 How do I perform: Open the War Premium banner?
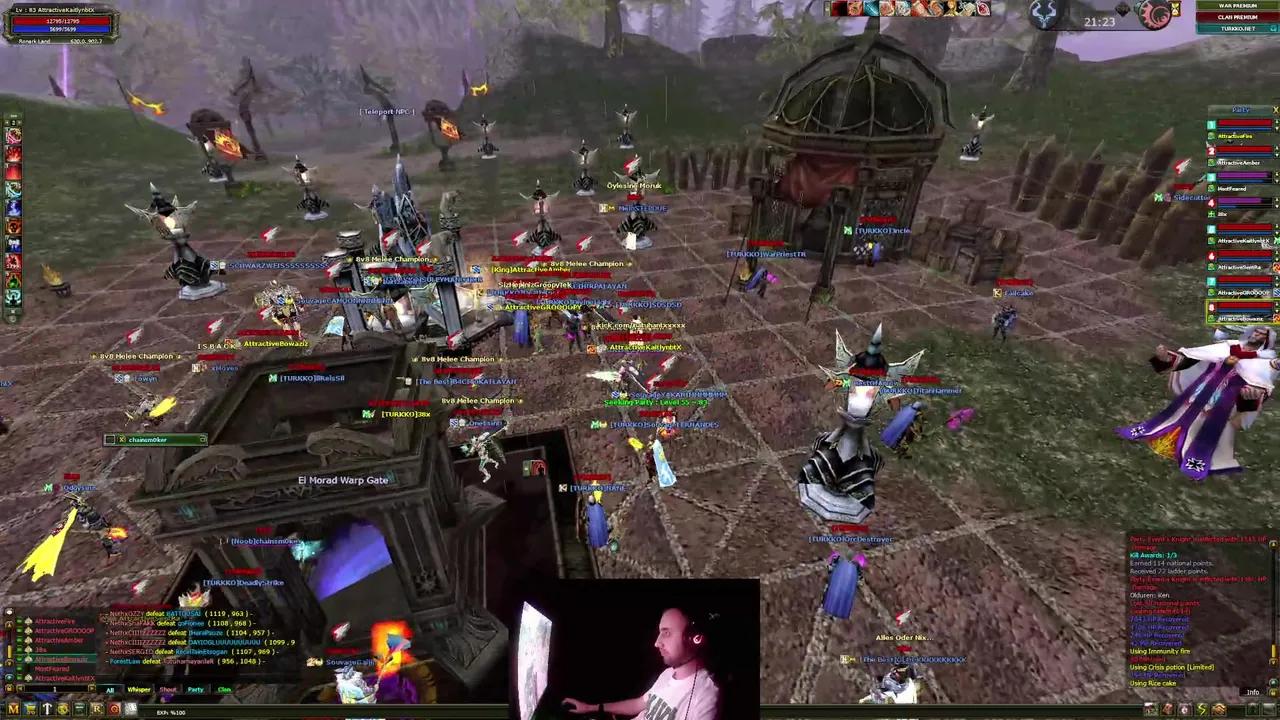[1238, 5]
